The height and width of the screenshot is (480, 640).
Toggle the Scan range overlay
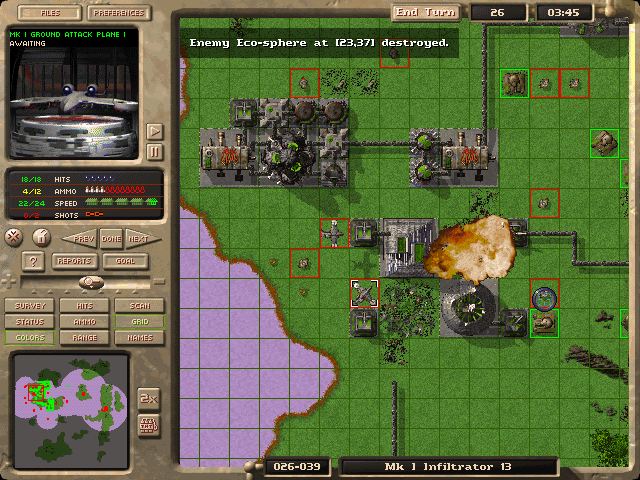[x=139, y=306]
